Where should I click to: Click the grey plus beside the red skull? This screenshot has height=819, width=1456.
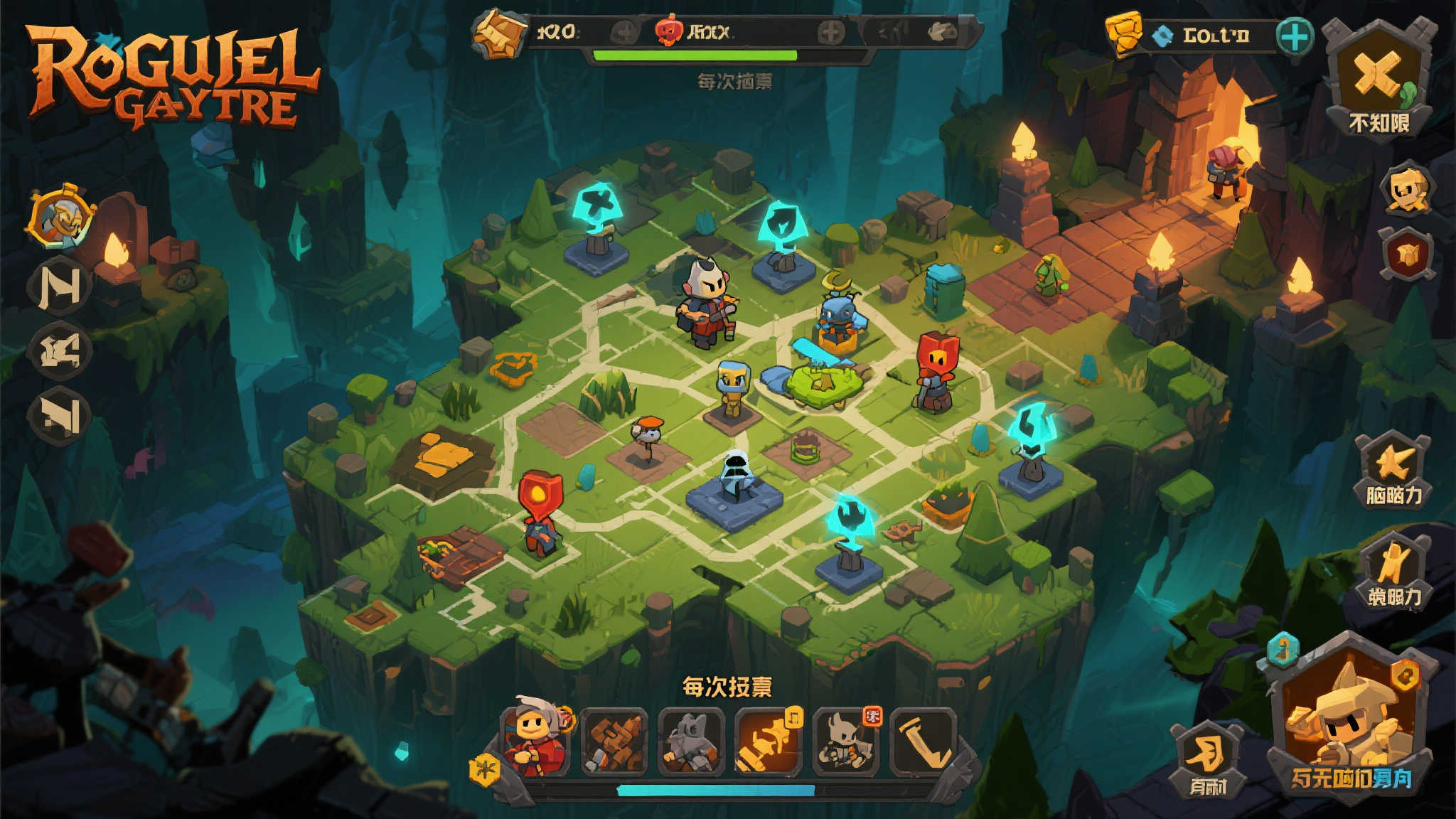click(830, 32)
